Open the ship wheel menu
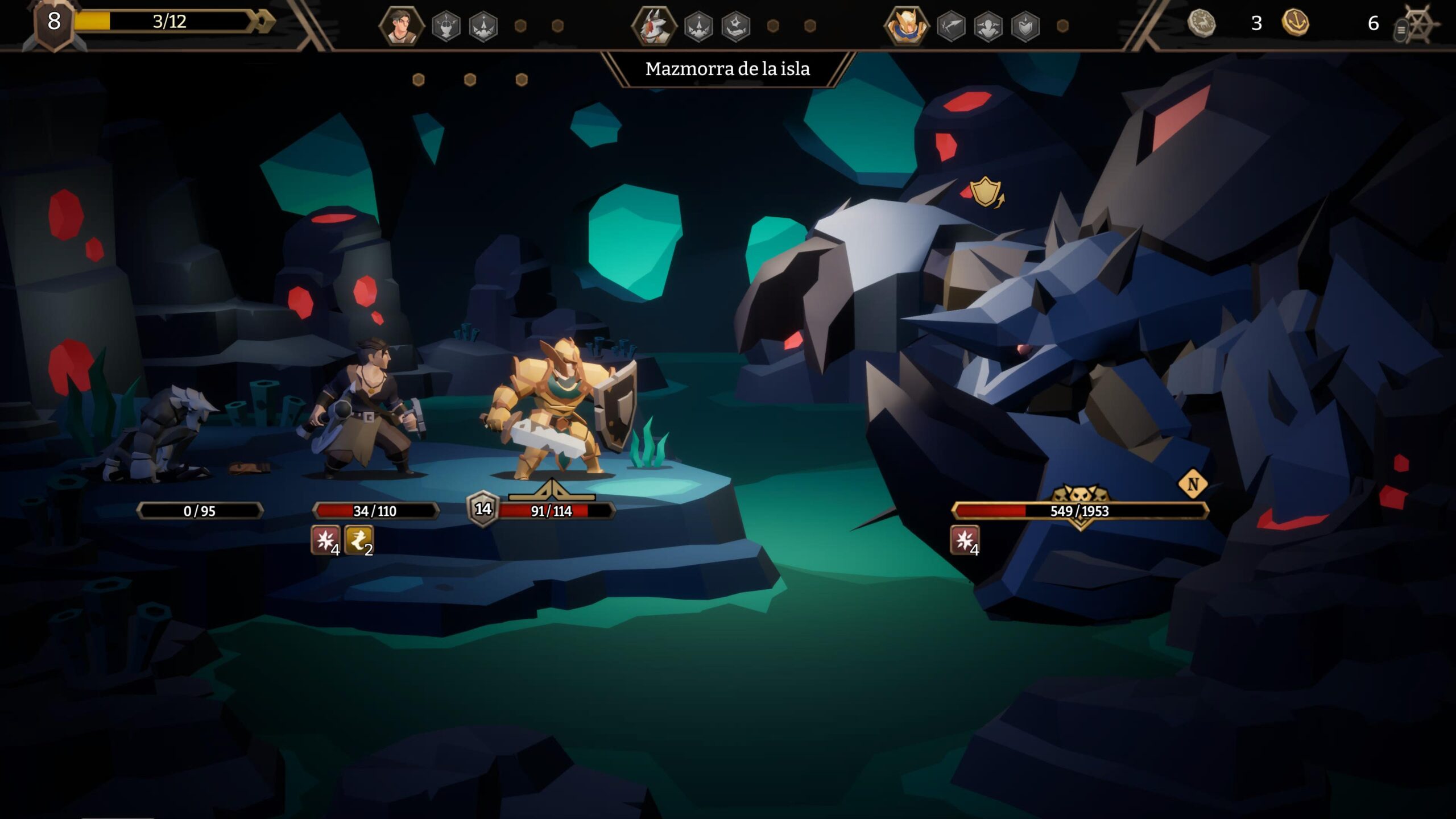1456x819 pixels. (1418, 25)
